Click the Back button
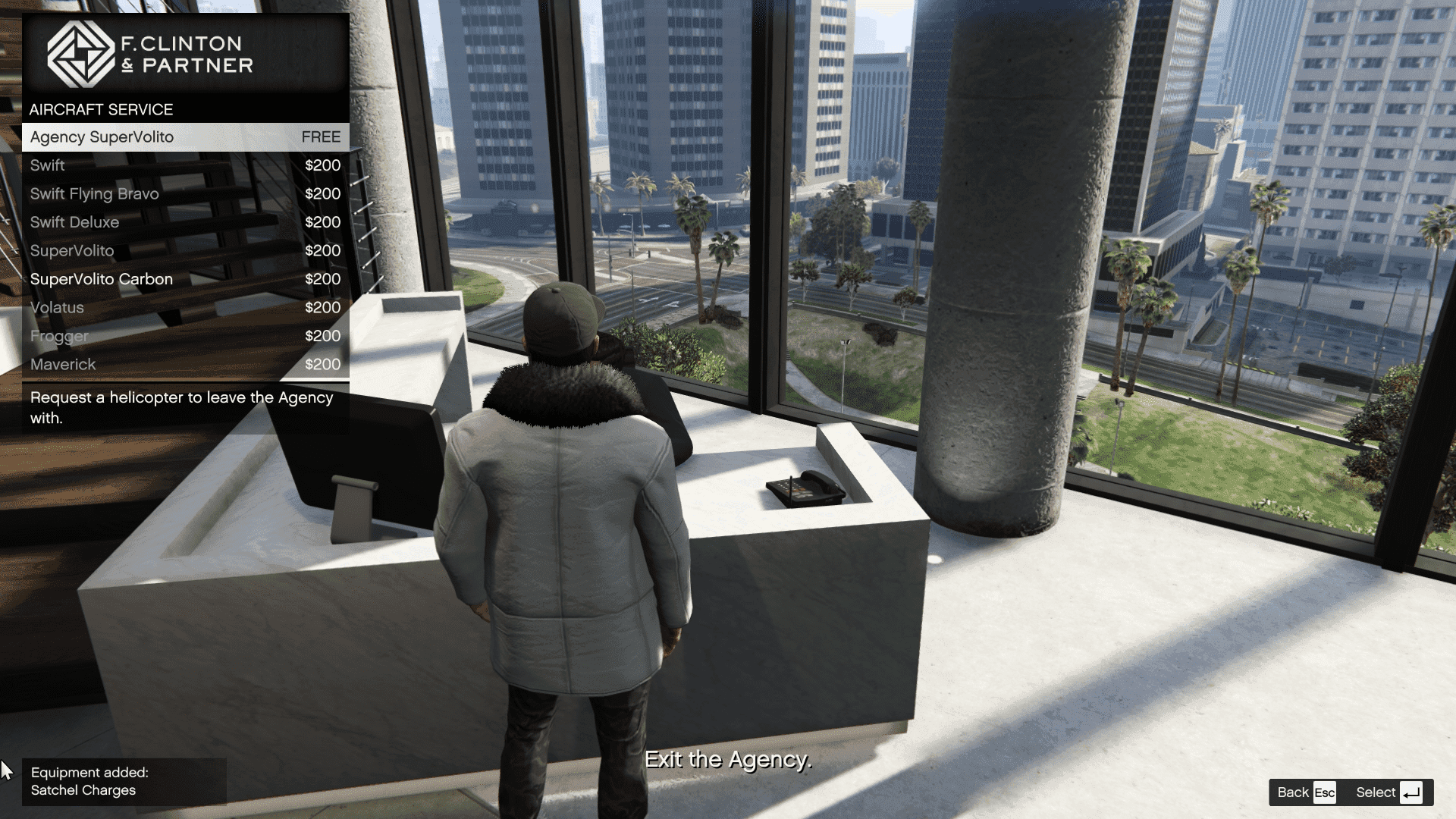 pos(1306,792)
